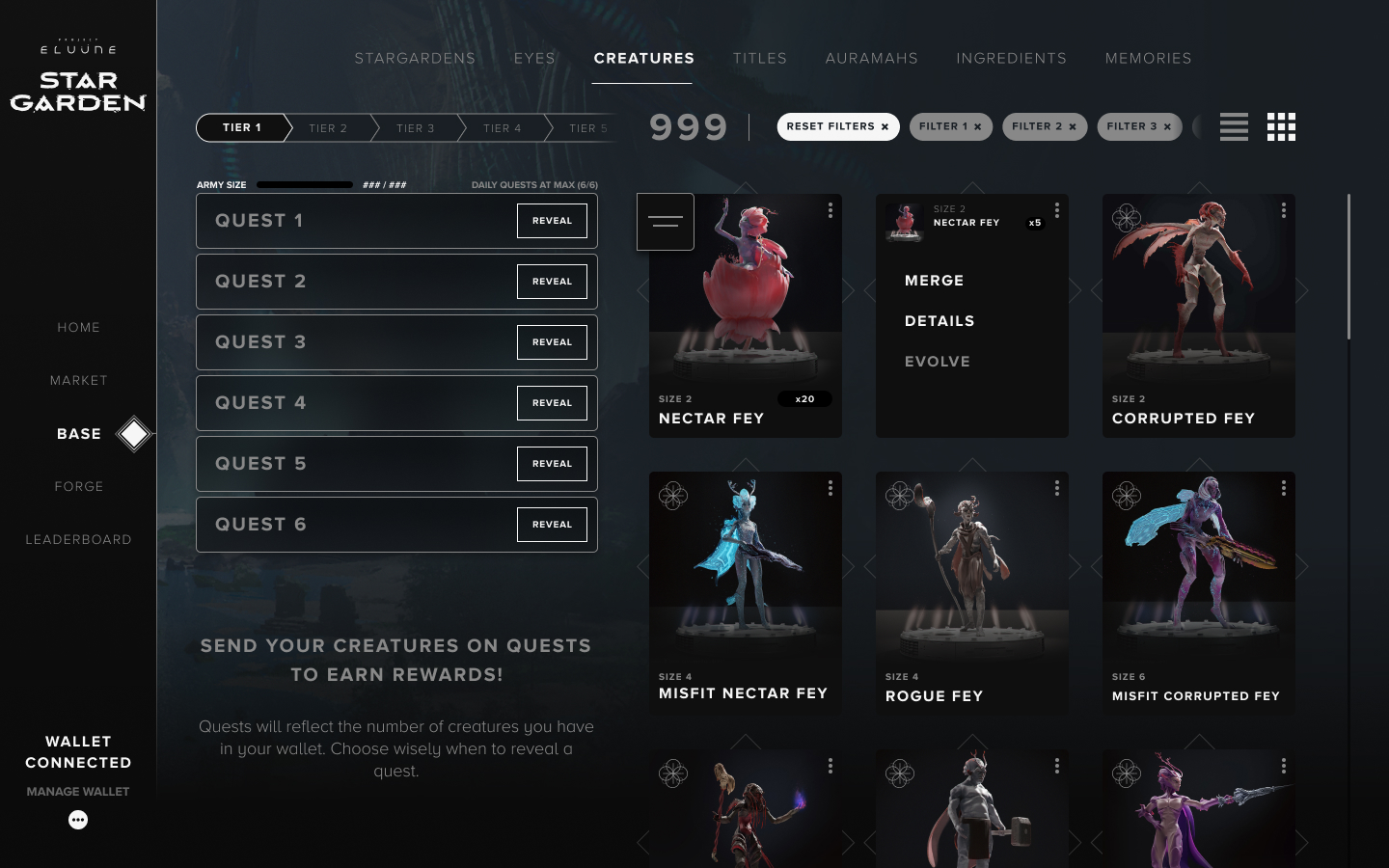
Task: Reveal Quest 1
Action: tap(552, 221)
